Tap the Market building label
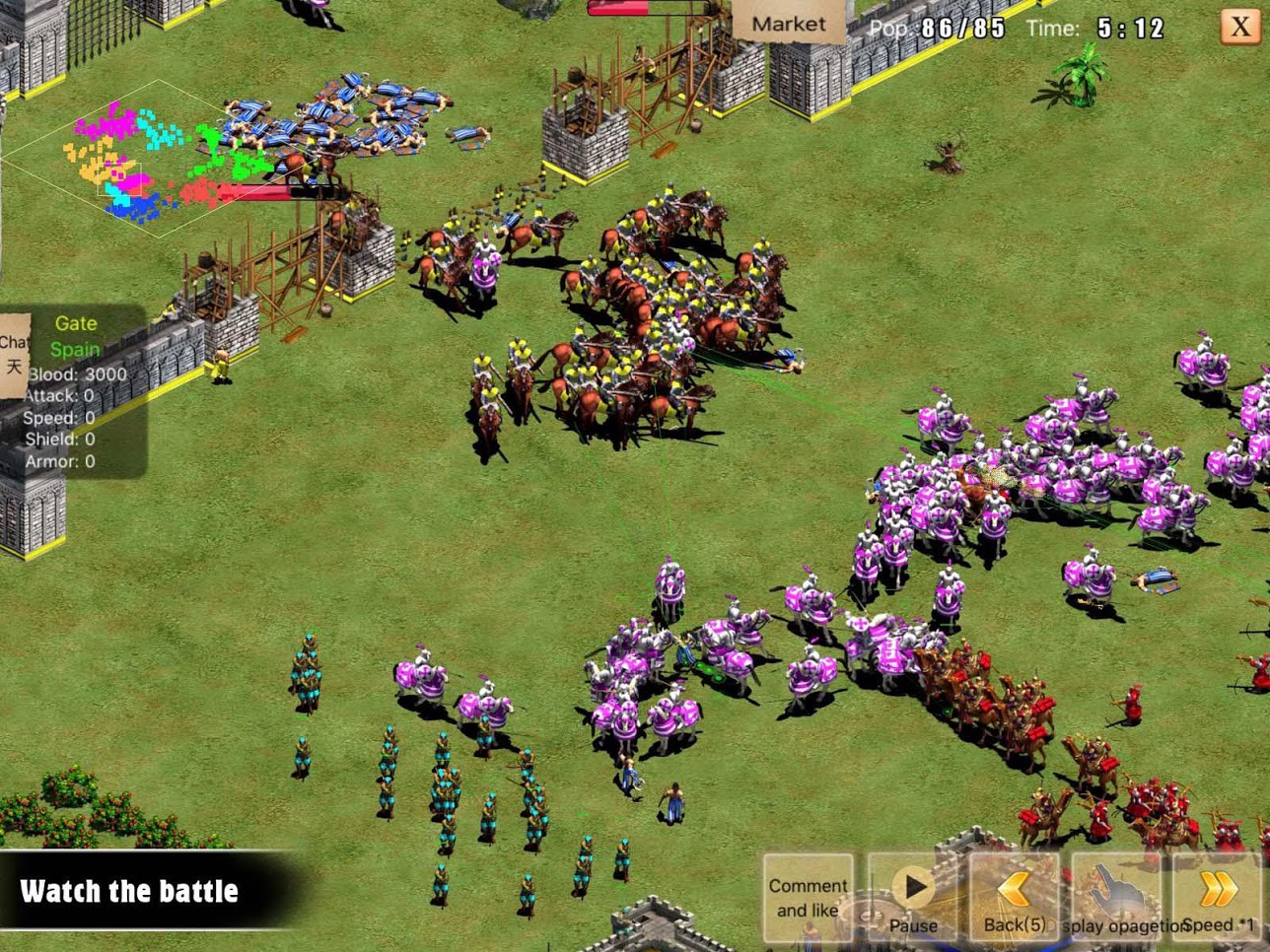This screenshot has height=952, width=1270. 787,23
